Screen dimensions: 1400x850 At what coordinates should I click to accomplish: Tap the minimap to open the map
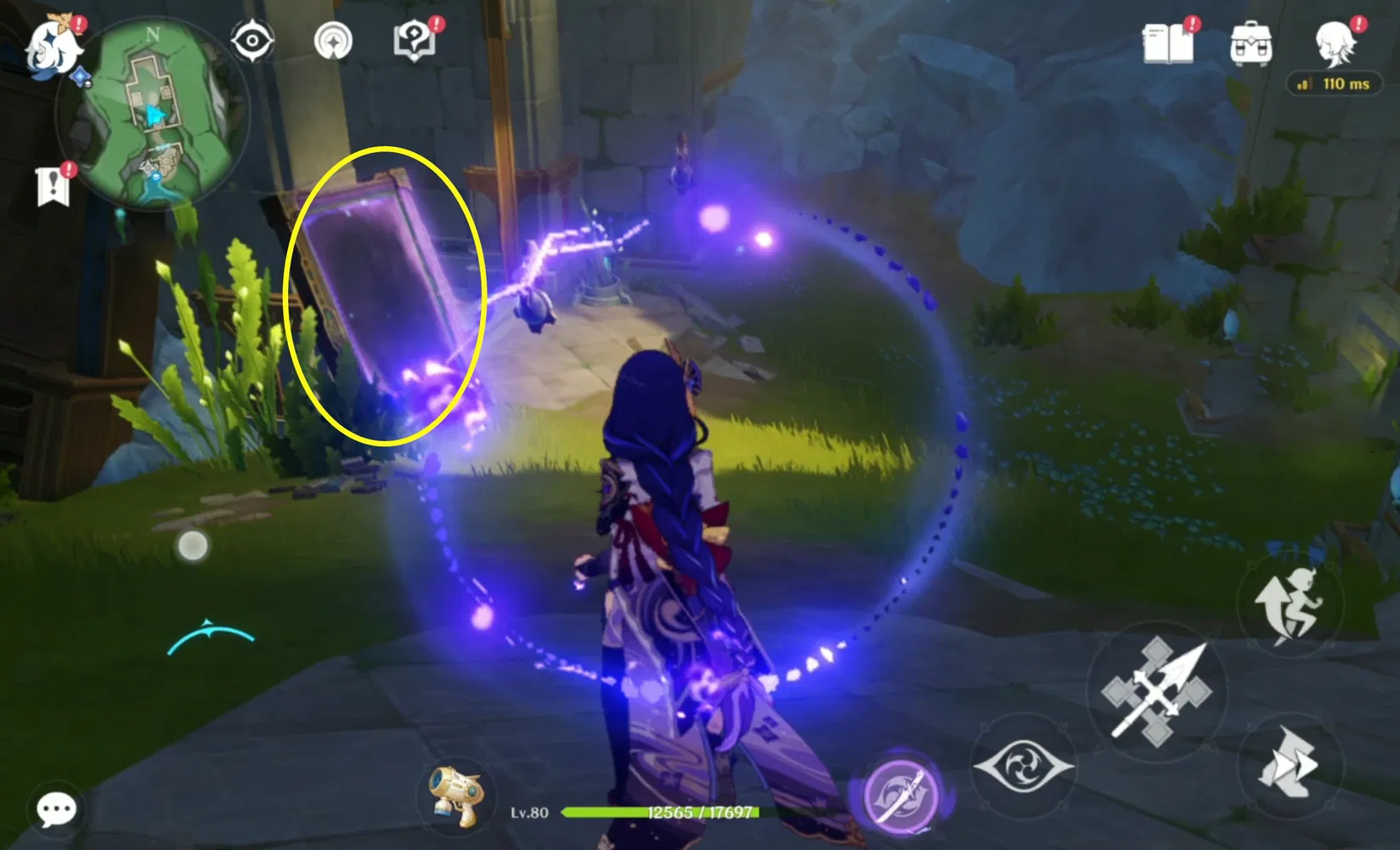click(153, 110)
